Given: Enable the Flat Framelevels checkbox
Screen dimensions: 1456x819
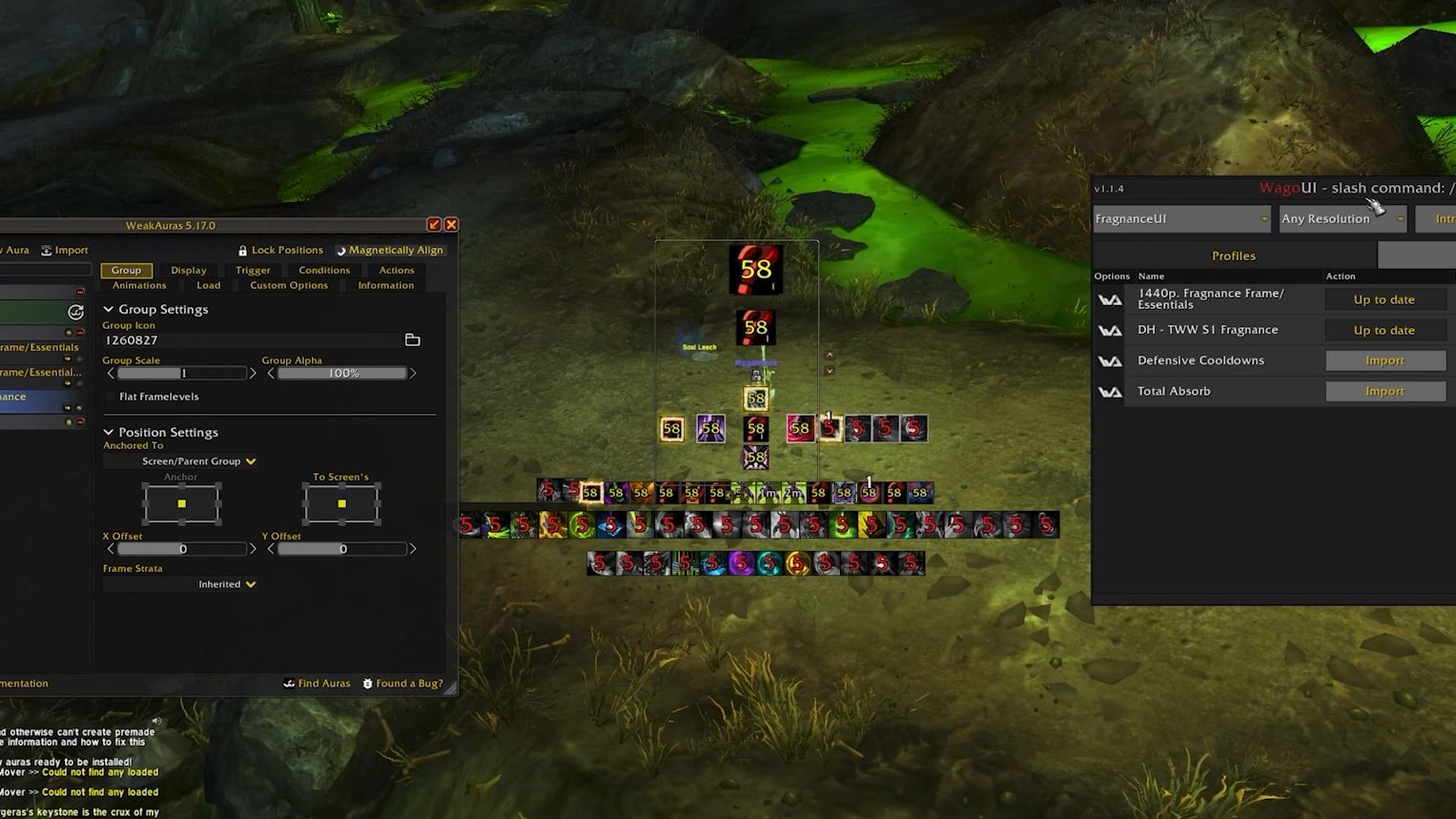Looking at the screenshot, I should point(111,397).
